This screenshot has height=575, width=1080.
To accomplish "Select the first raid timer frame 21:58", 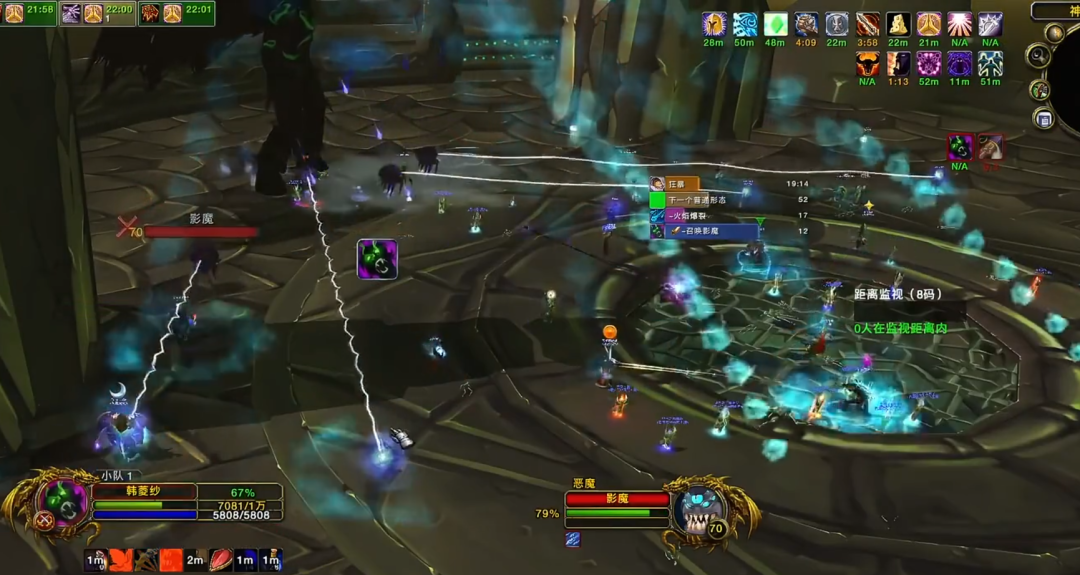I will point(28,12).
